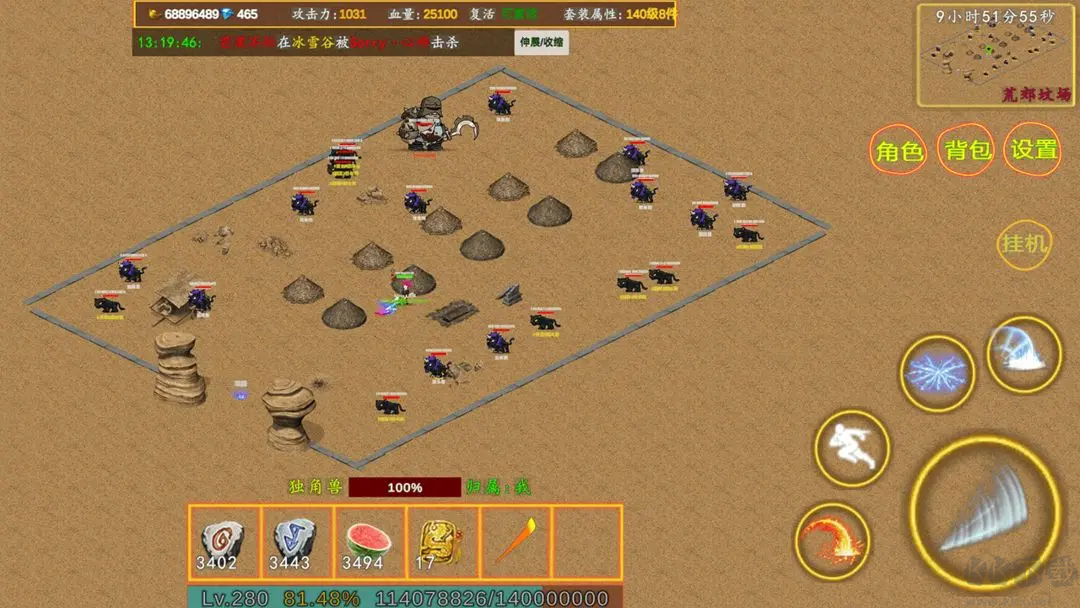This screenshot has width=1080, height=608.
Task: Cast the blue lightning burst skill
Action: tap(937, 373)
